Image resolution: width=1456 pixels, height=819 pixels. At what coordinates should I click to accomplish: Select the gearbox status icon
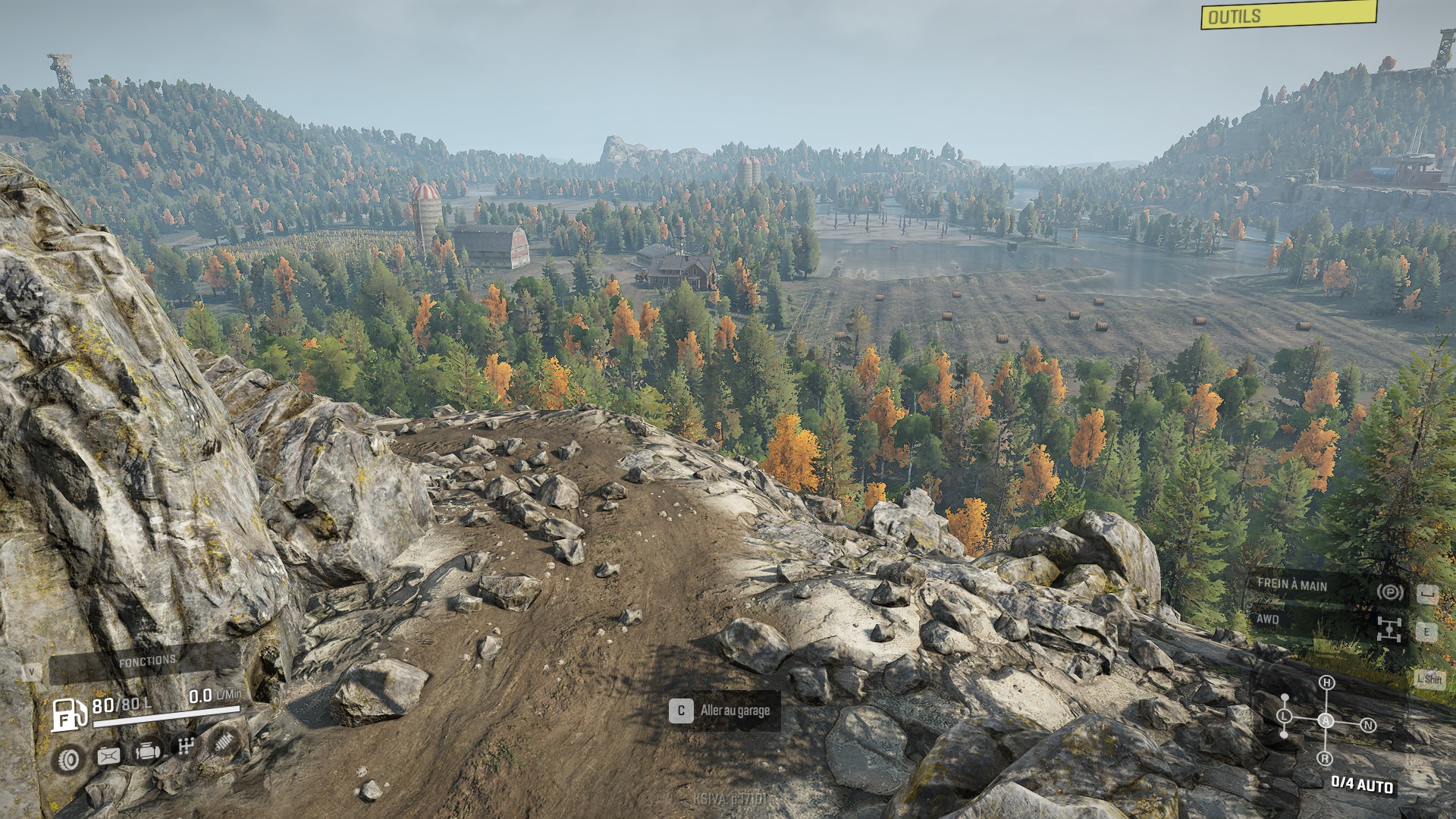pos(186,746)
